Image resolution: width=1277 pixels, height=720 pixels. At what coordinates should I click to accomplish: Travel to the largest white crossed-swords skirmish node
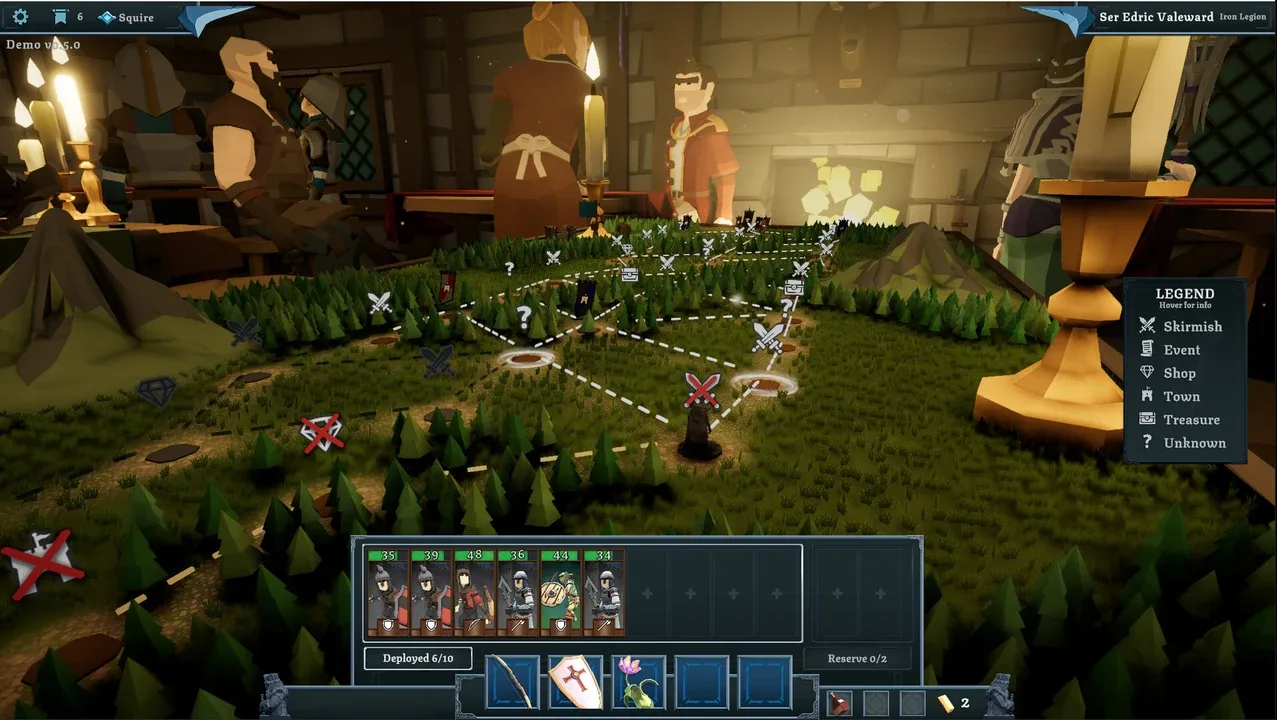pyautogui.click(x=768, y=336)
